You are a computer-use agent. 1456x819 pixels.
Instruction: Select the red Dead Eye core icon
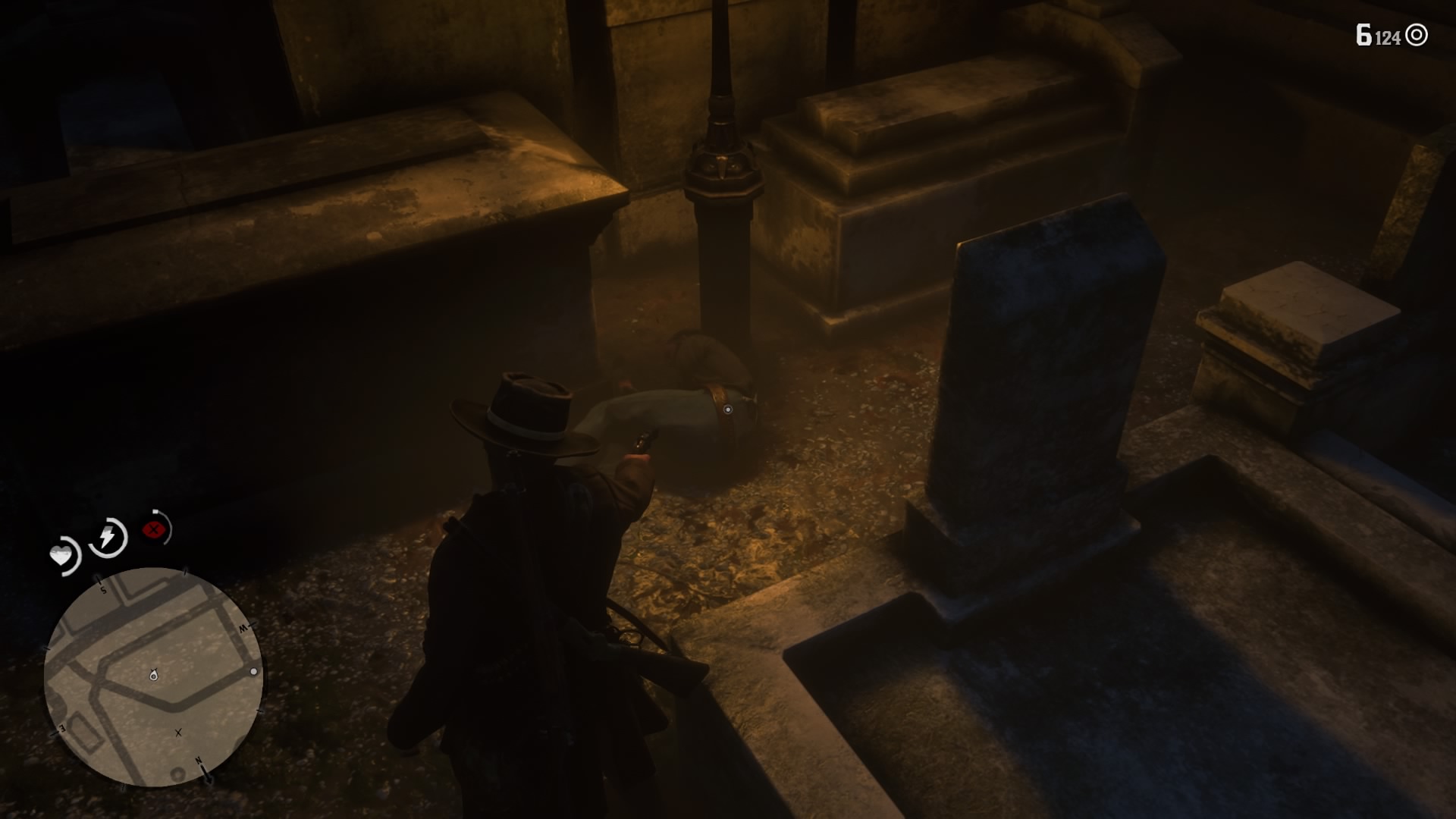point(153,529)
